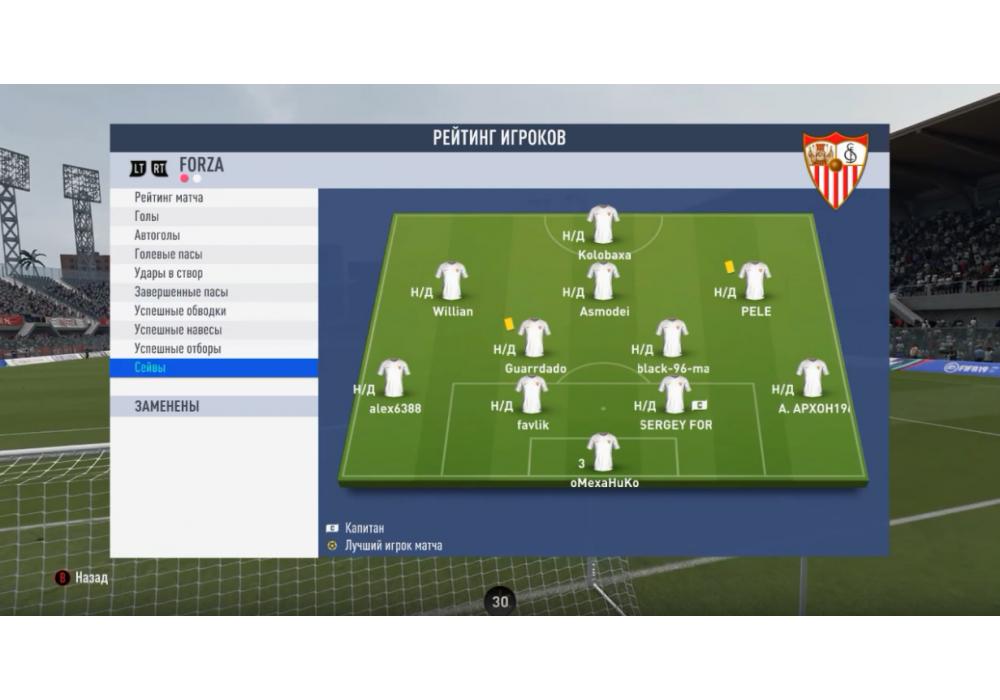The height and width of the screenshot is (700, 1000).
Task: Select the player Willian
Action: tap(452, 282)
